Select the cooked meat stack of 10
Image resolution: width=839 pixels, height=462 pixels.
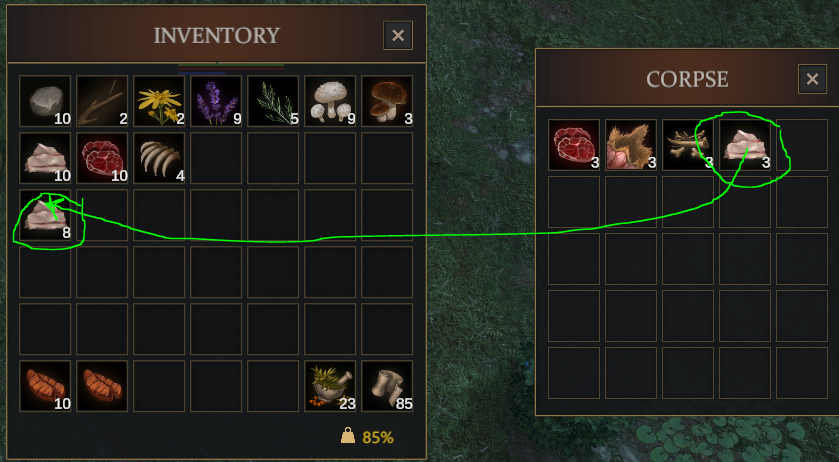pyautogui.click(x=45, y=386)
